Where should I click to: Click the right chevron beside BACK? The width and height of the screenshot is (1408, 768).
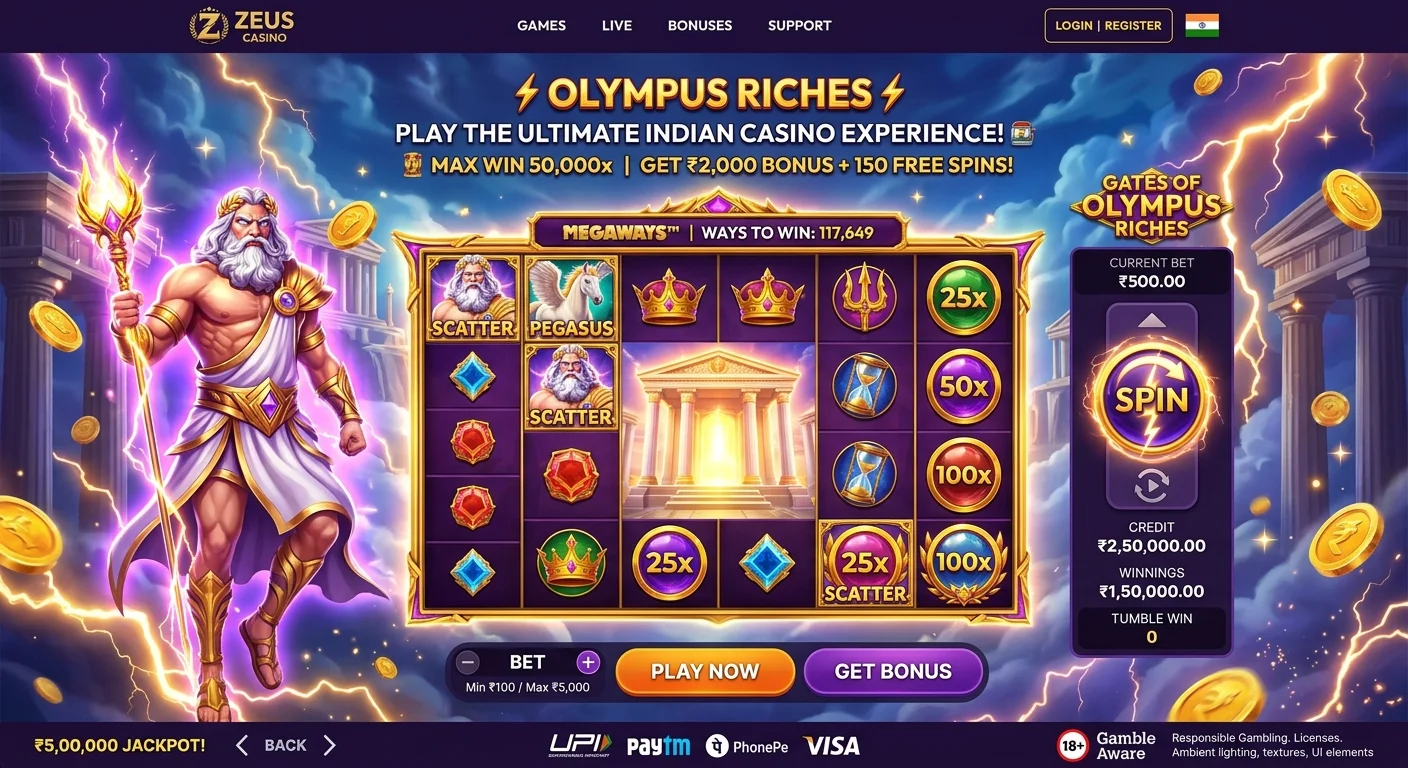(330, 745)
